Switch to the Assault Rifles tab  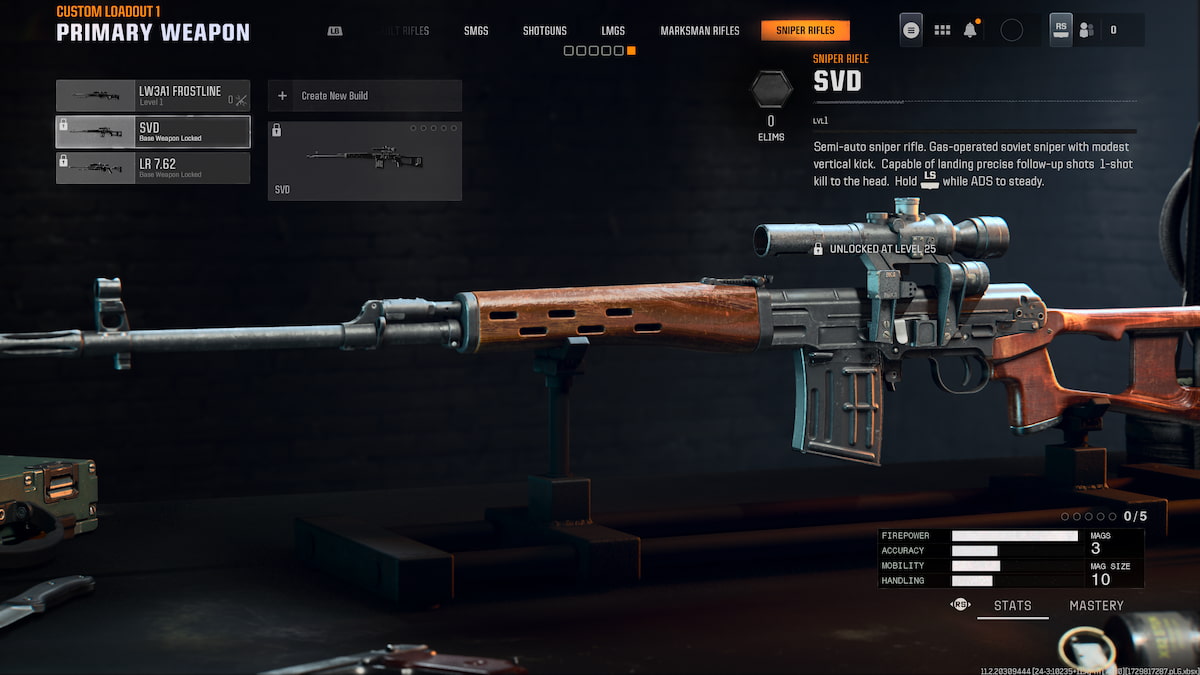coord(403,31)
